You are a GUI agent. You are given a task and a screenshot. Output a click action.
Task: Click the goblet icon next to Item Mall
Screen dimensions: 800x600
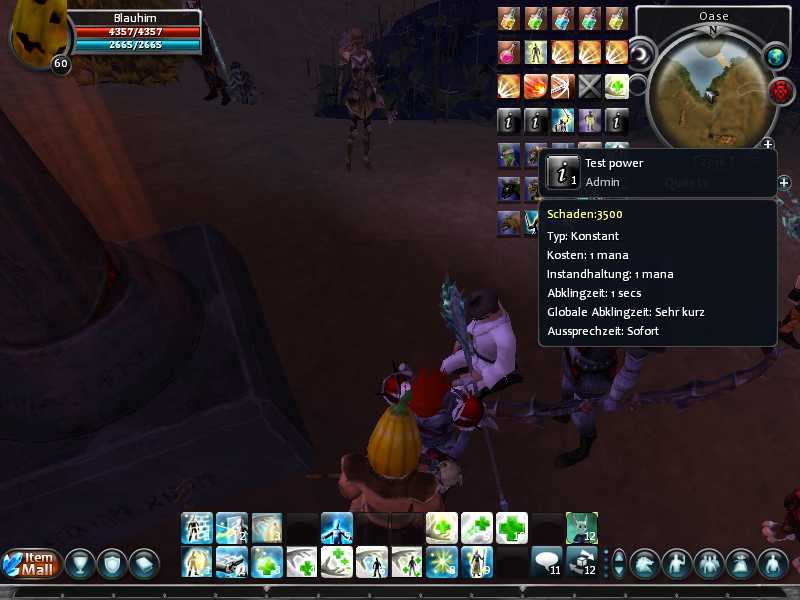coord(80,564)
